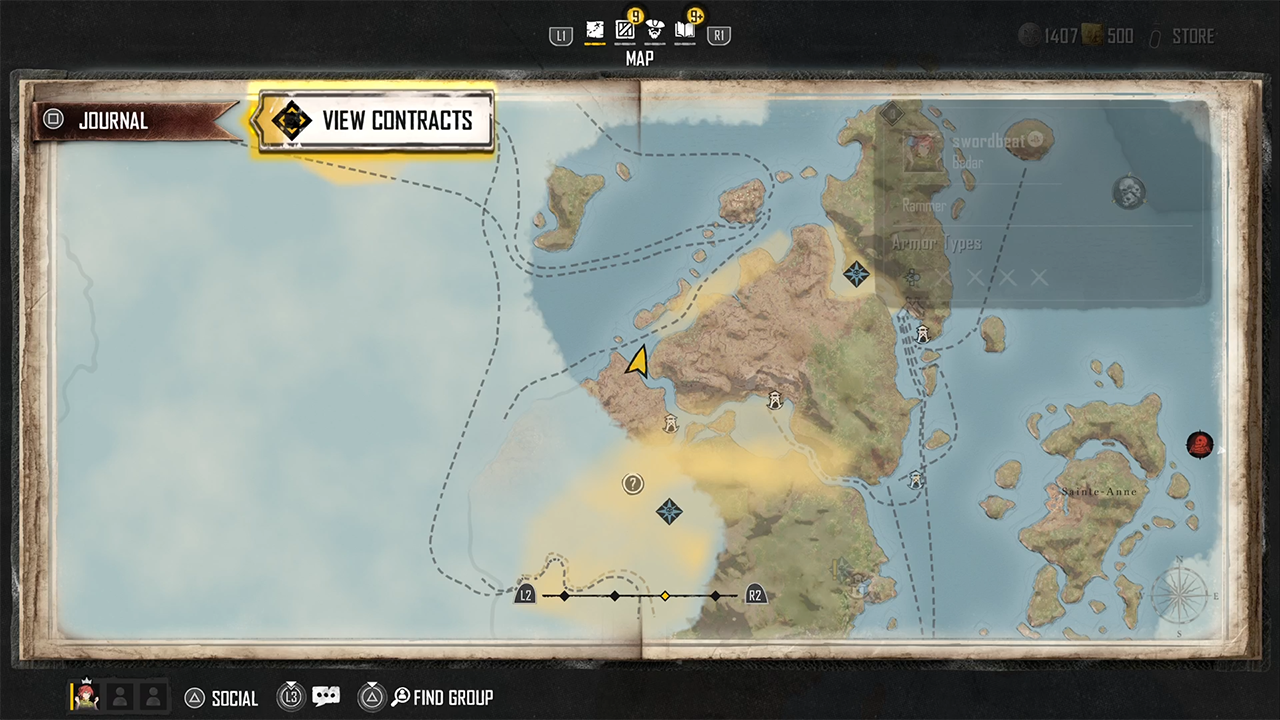Select the swordbeat player entry
The width and height of the screenshot is (1280, 720).
click(988, 142)
